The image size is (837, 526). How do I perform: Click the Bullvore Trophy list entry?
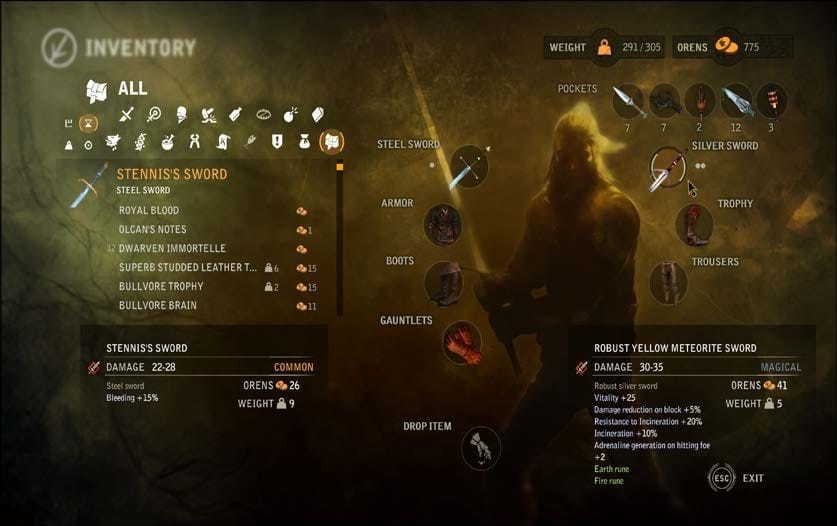coord(161,287)
